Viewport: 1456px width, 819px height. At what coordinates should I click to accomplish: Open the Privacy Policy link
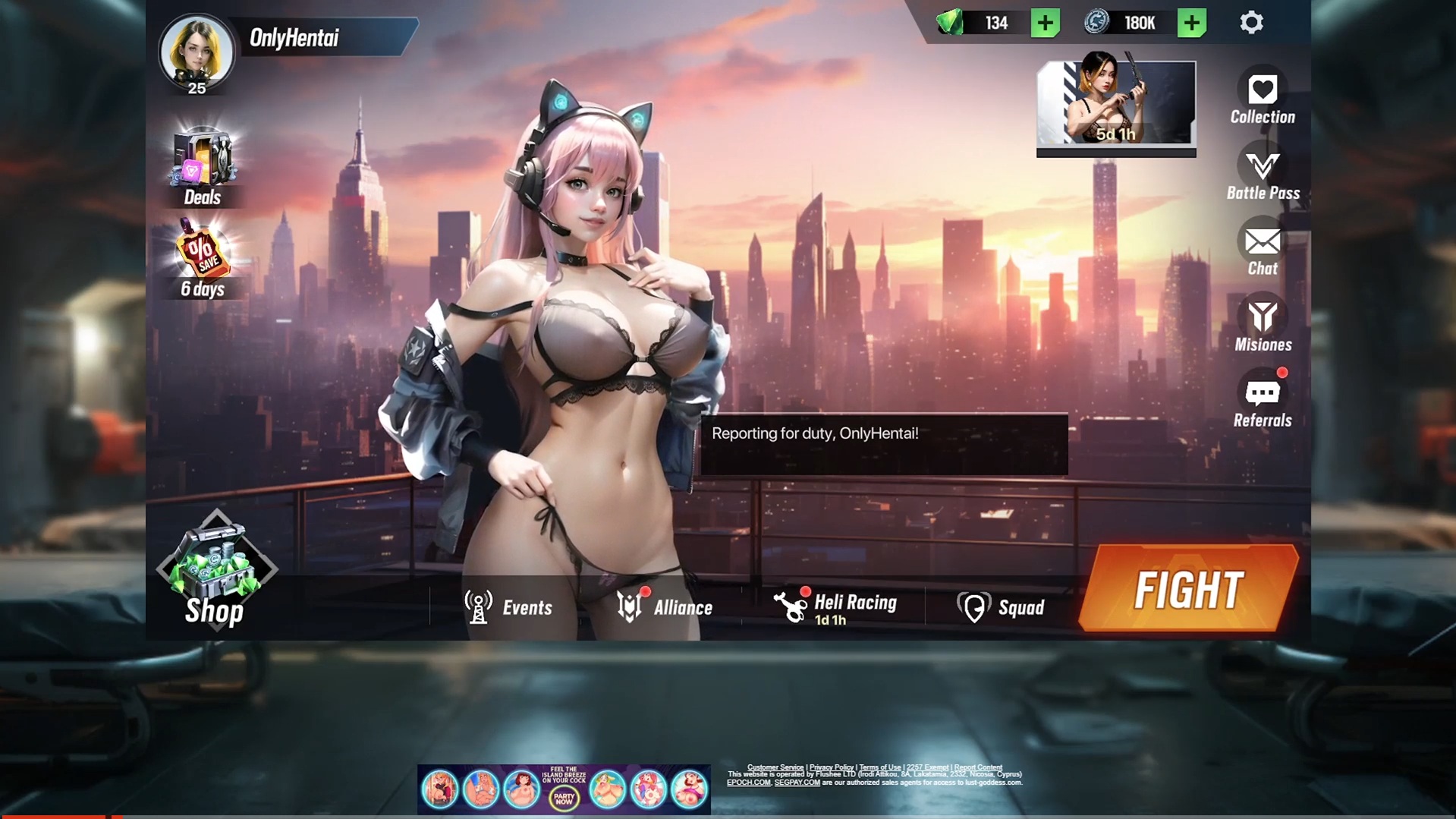tap(831, 767)
